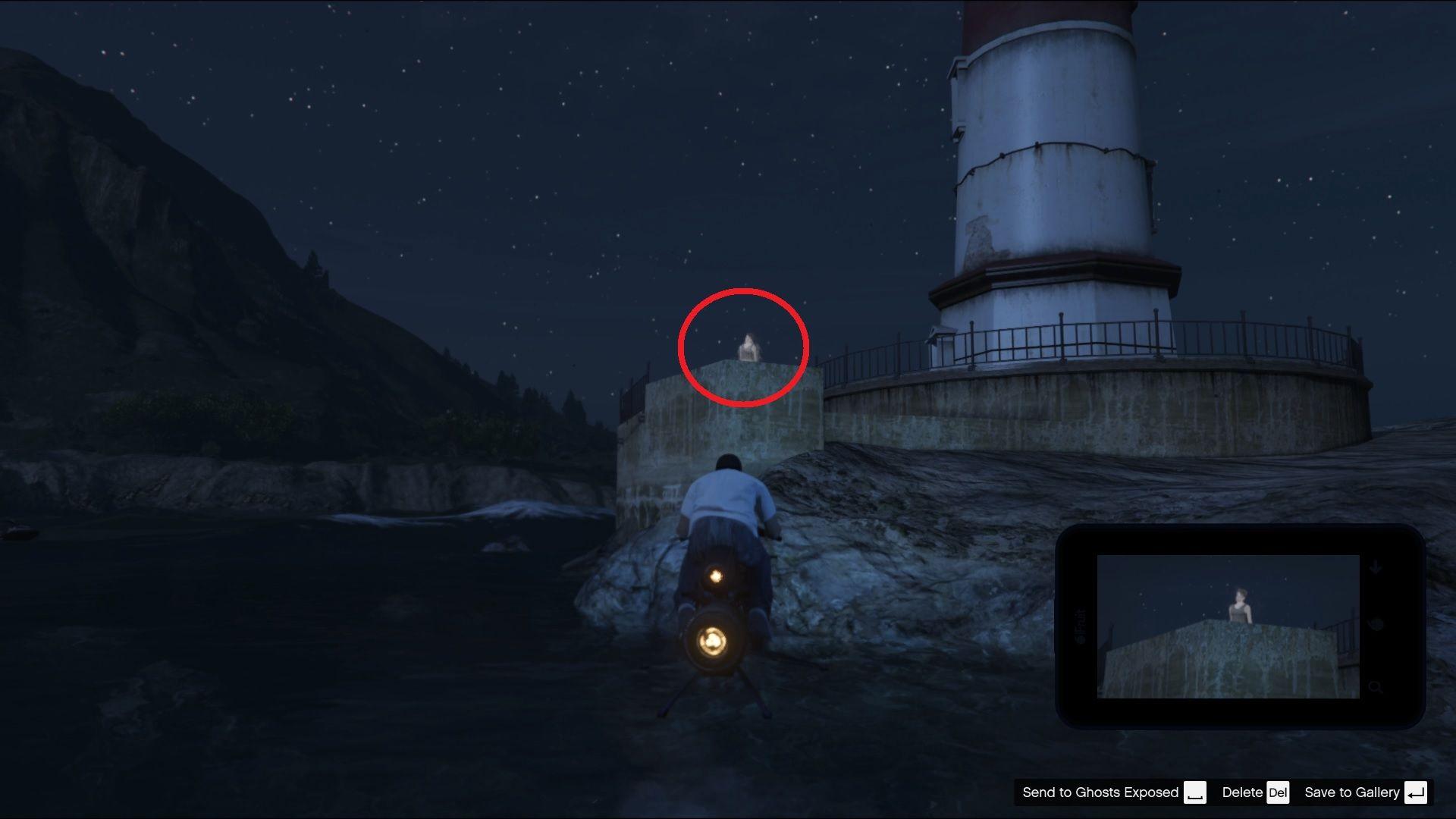The height and width of the screenshot is (819, 1456).
Task: Select the magnifying glass zoom icon on the phone
Action: (x=1376, y=688)
